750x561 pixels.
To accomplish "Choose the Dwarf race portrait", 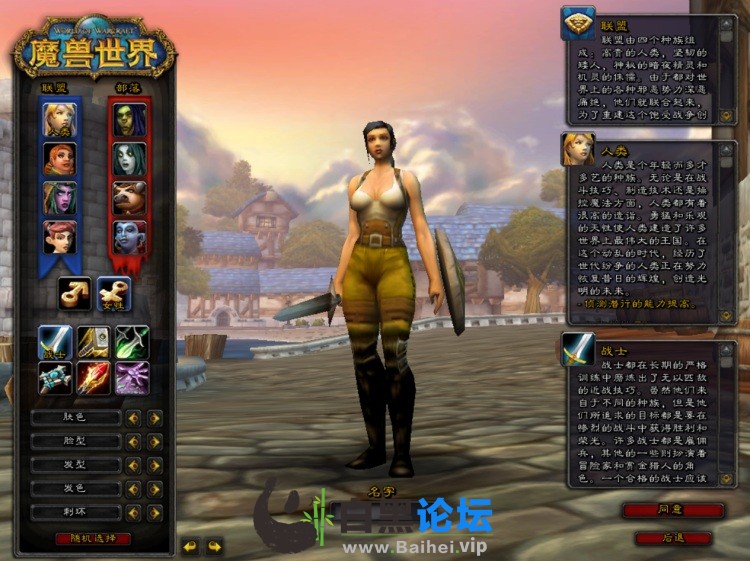I will [x=59, y=158].
